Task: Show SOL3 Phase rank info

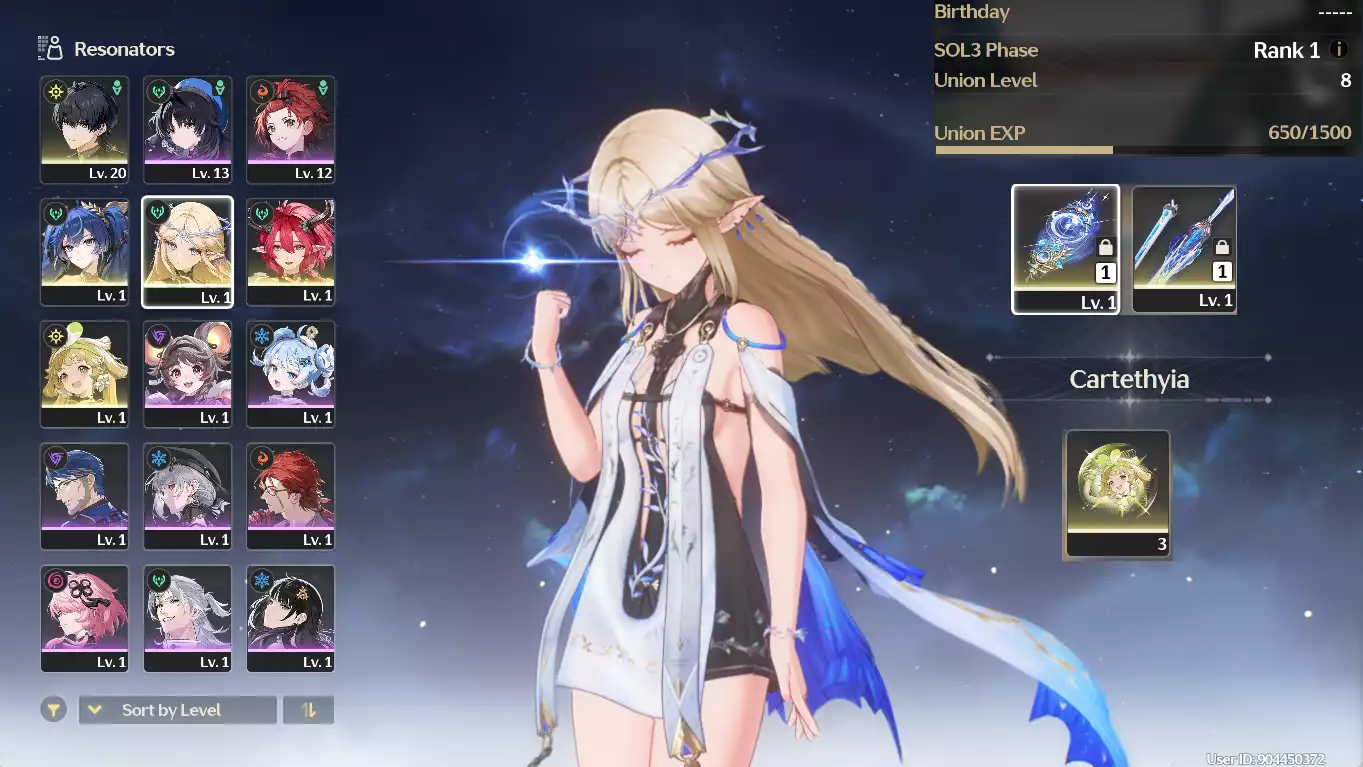Action: tap(1340, 50)
